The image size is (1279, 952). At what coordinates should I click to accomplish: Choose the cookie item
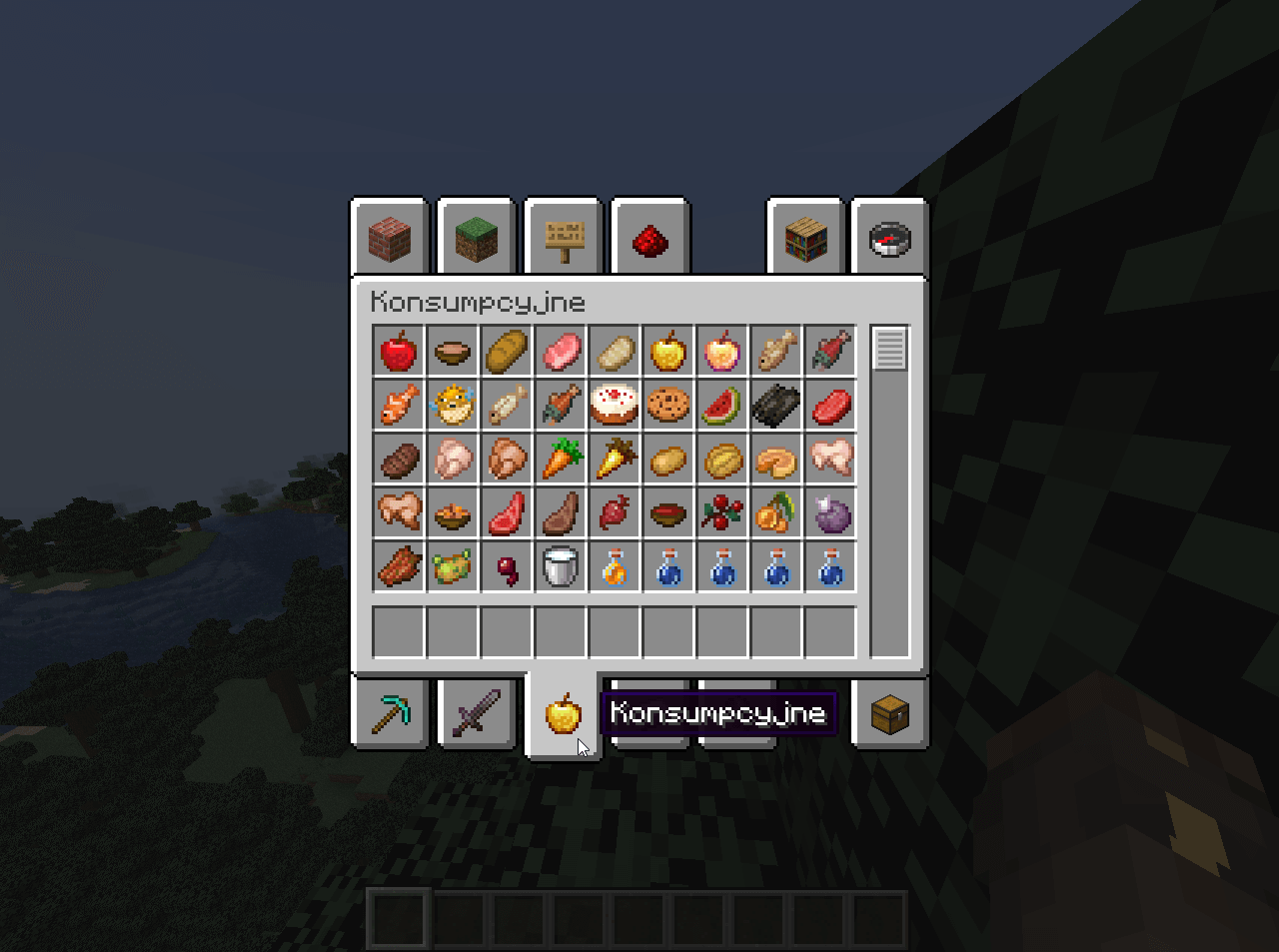tap(668, 406)
